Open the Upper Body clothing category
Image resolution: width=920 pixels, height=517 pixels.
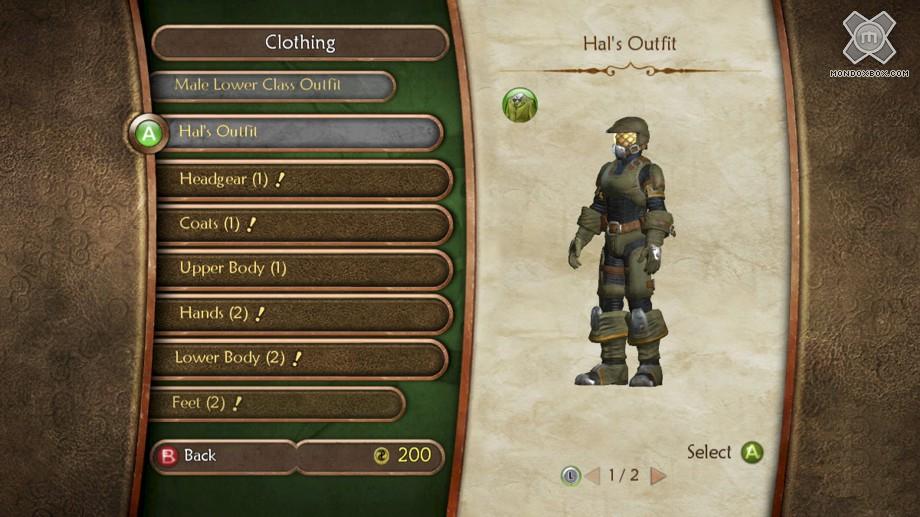tap(304, 268)
